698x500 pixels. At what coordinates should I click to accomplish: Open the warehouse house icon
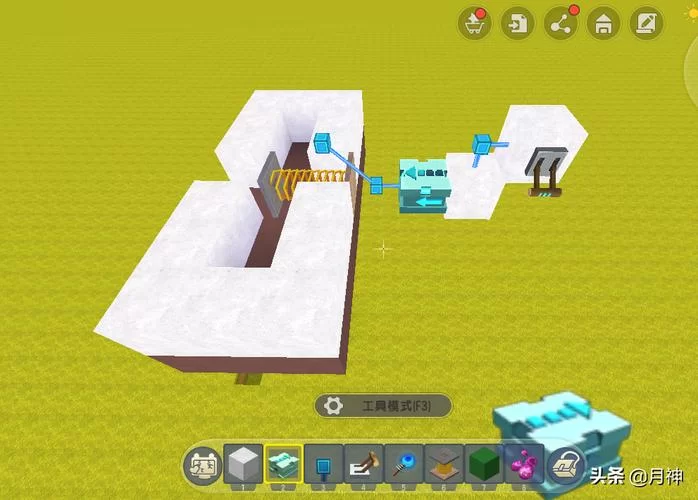(x=603, y=23)
